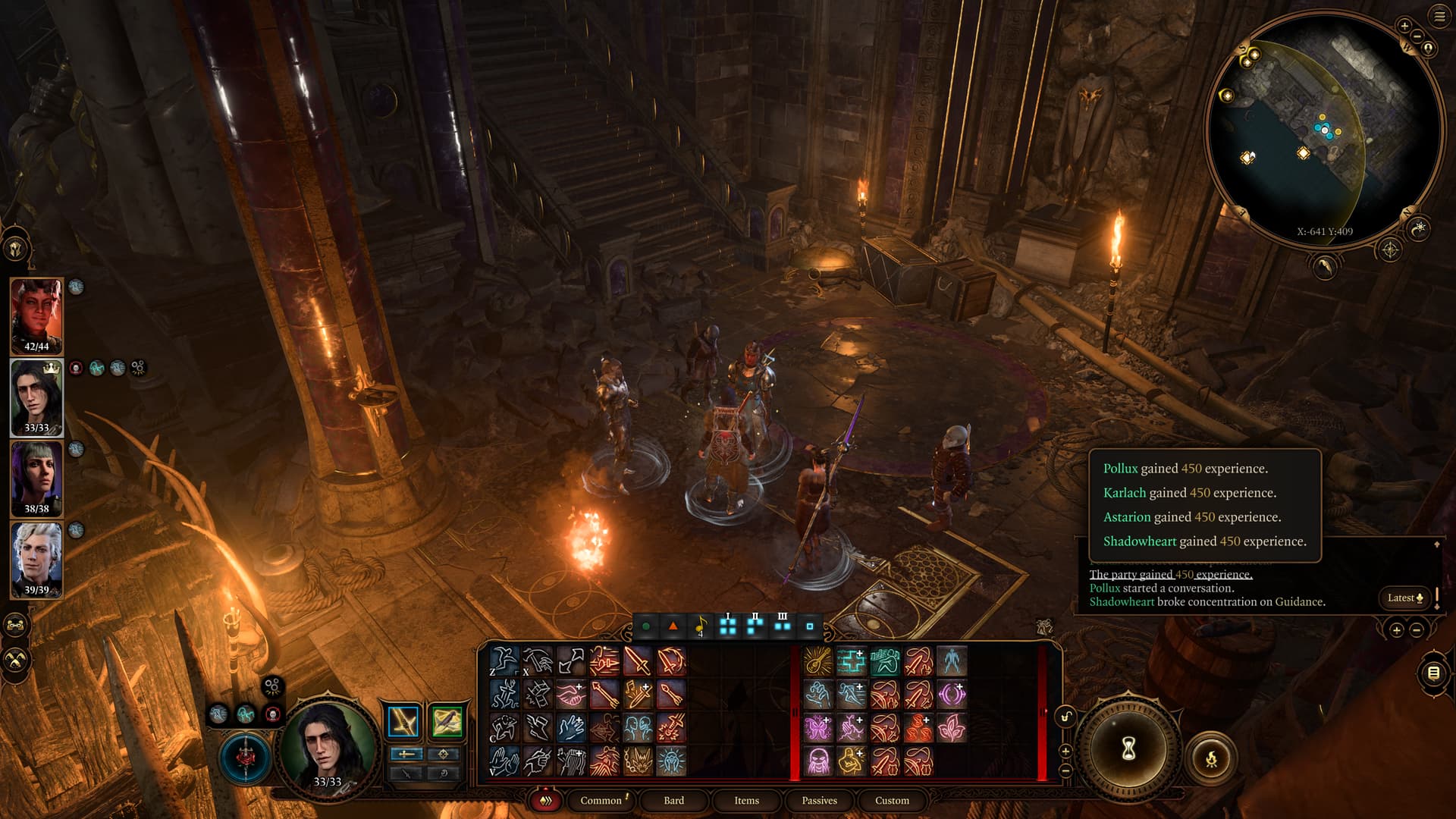Activate the cyan healing cross spell
The image size is (1456, 819).
[x=851, y=661]
